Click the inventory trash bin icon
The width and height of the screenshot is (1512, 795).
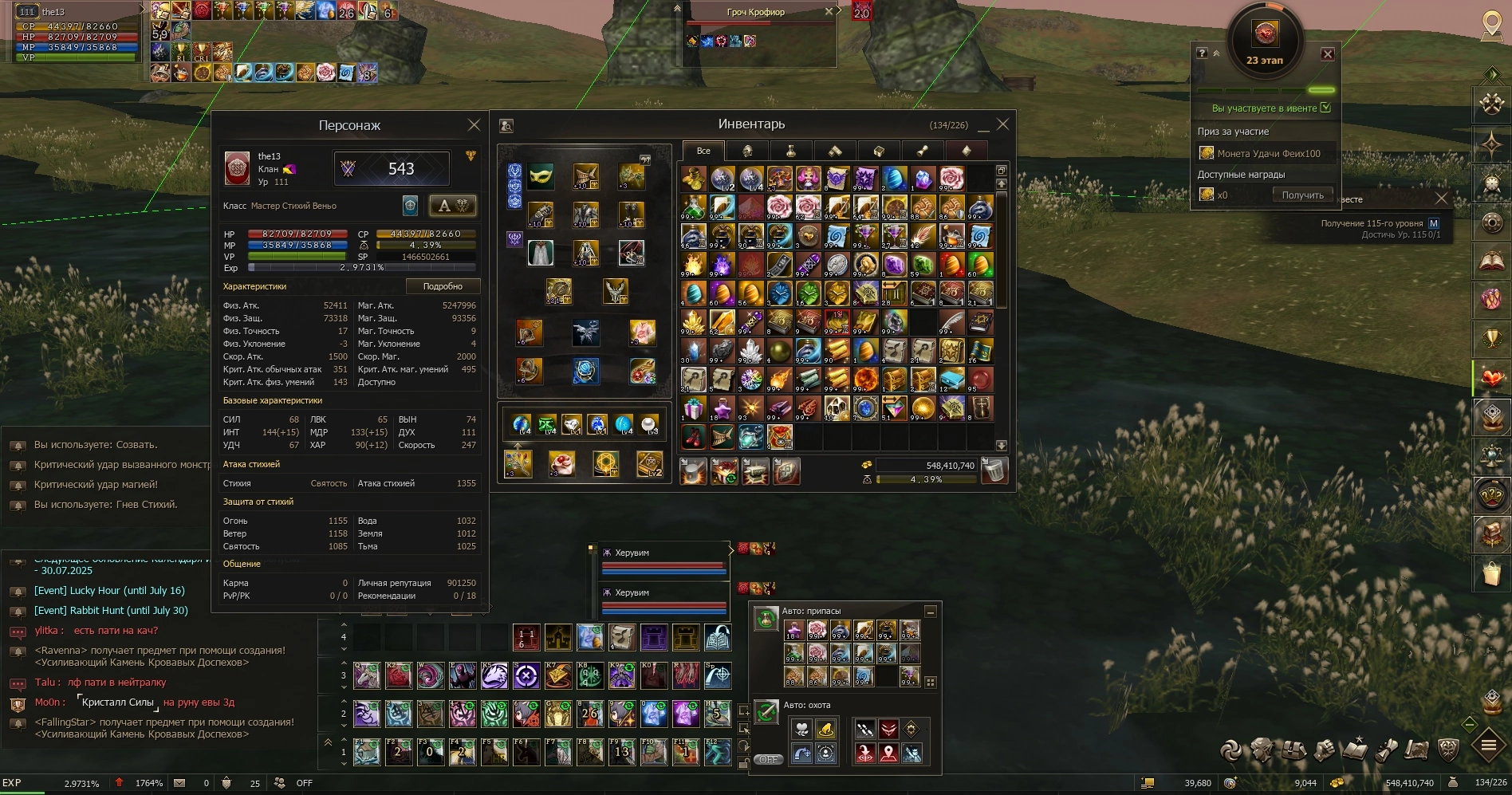994,470
